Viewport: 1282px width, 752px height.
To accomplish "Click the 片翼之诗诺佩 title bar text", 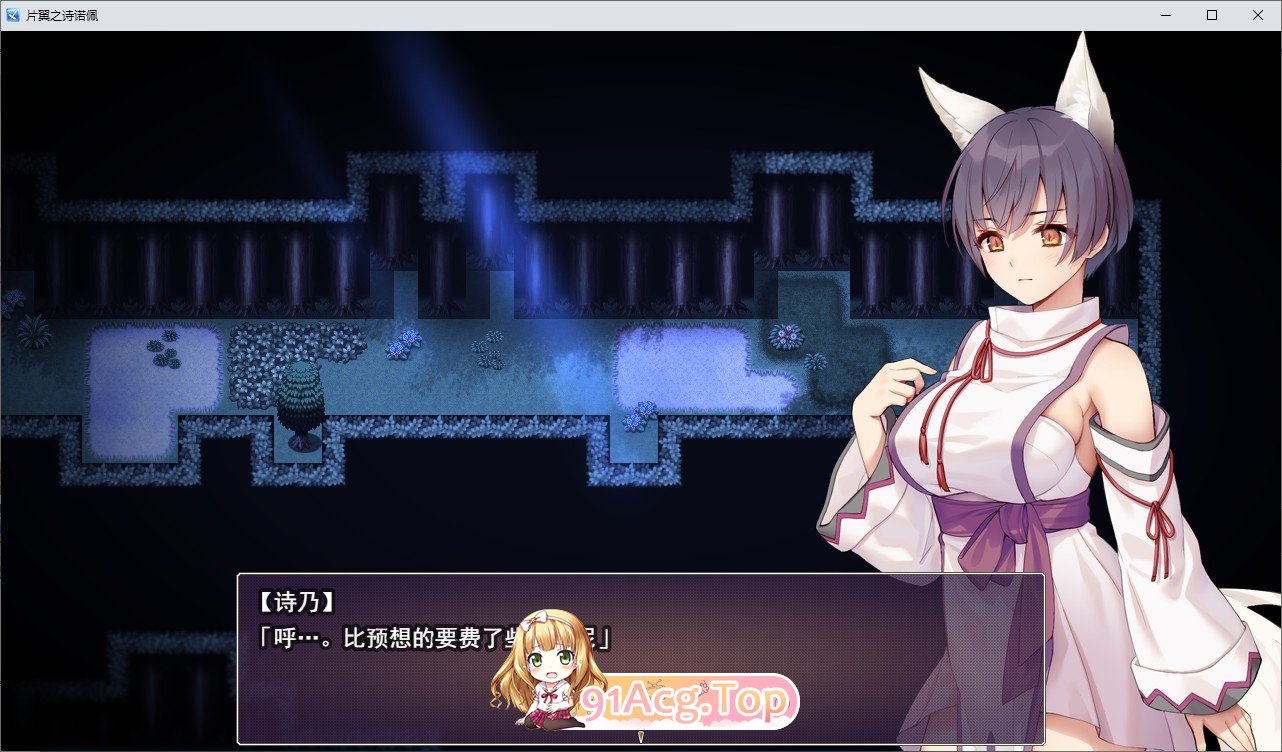I will 62,14.
